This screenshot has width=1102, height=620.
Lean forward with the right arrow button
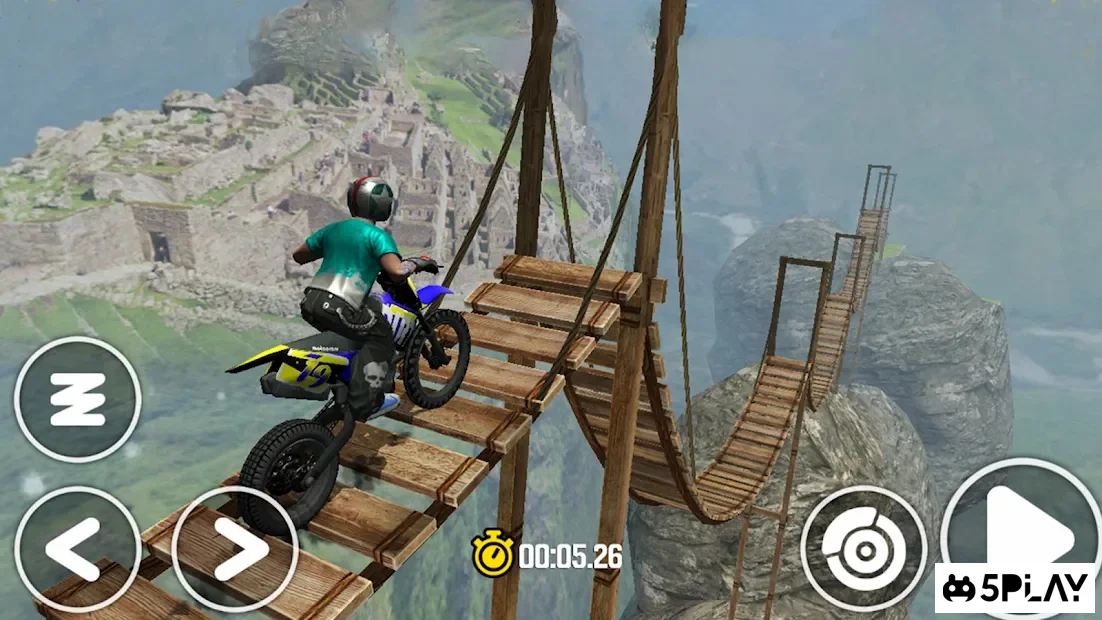coord(235,548)
